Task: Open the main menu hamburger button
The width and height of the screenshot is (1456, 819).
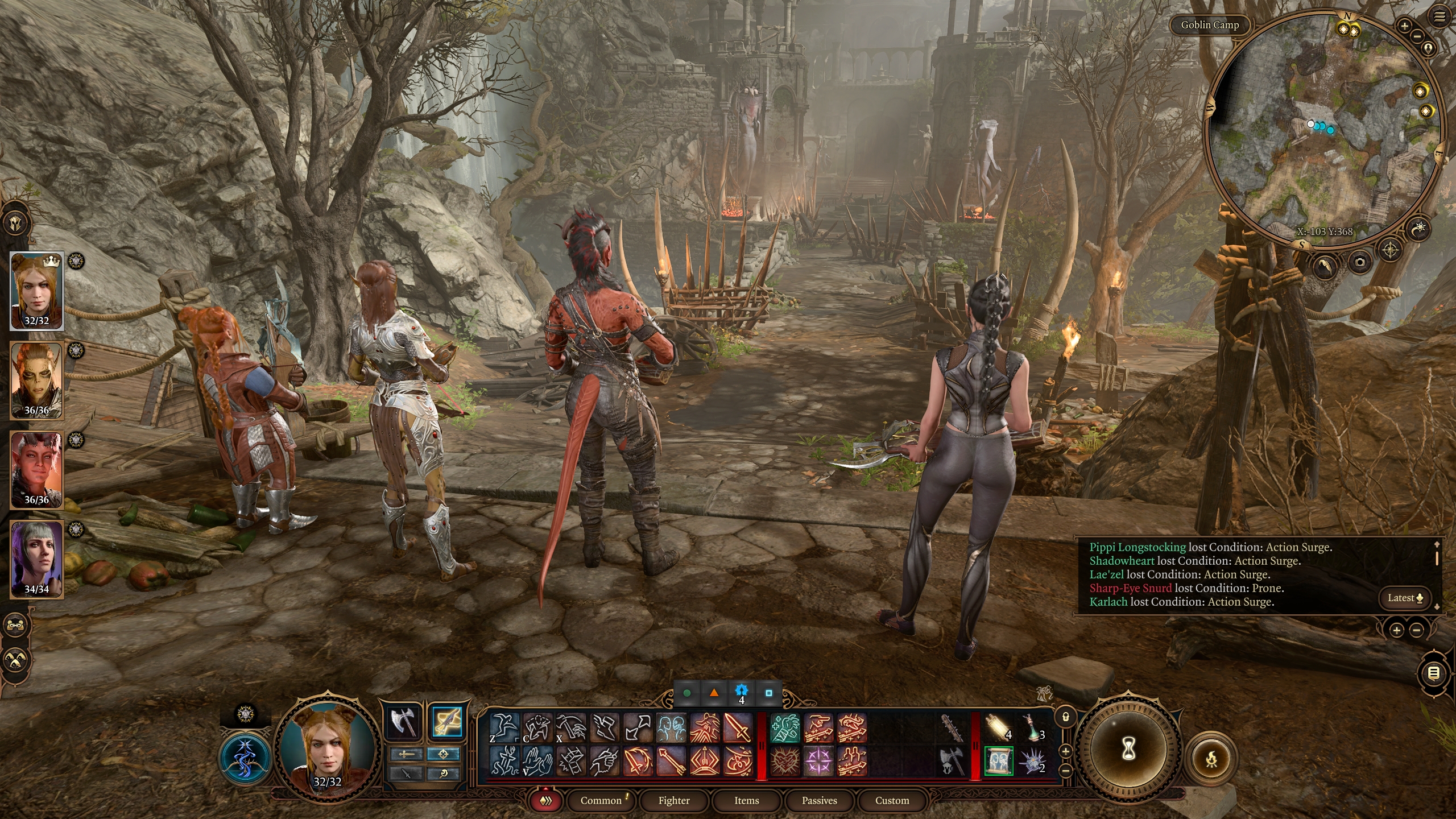Action: (x=1440, y=17)
